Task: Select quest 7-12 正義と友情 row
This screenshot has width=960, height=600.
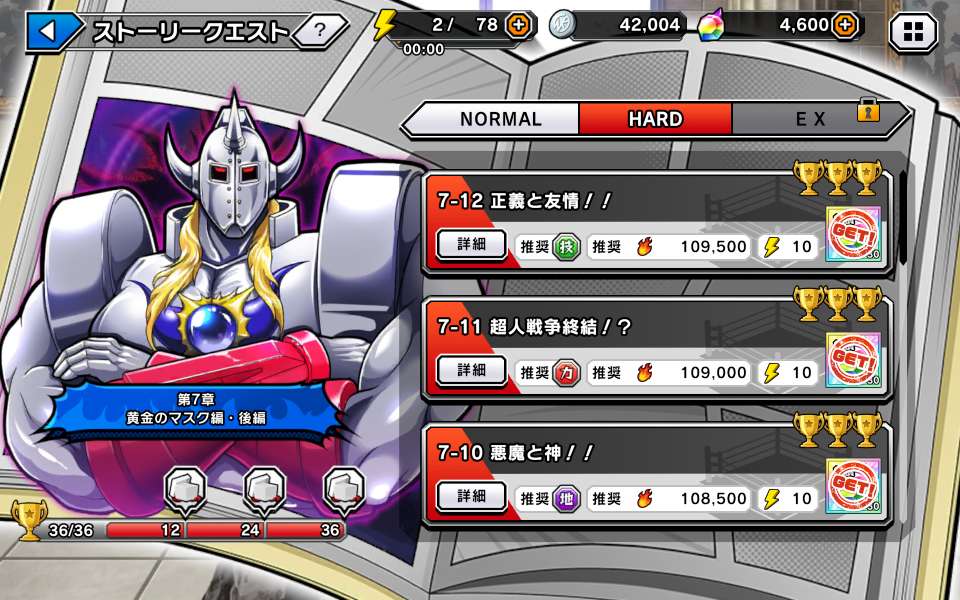Action: (x=620, y=201)
